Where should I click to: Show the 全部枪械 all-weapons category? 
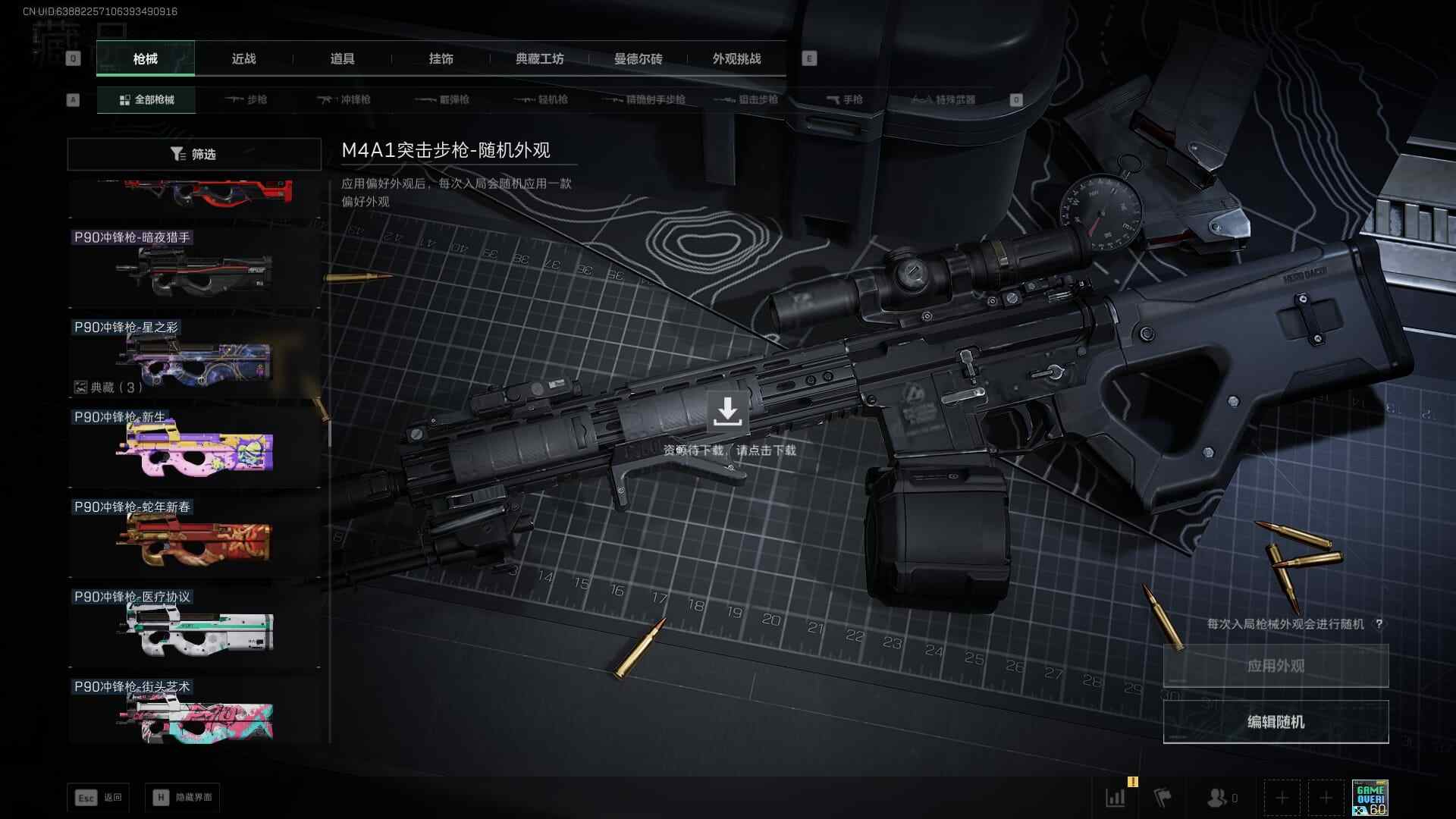[x=146, y=100]
